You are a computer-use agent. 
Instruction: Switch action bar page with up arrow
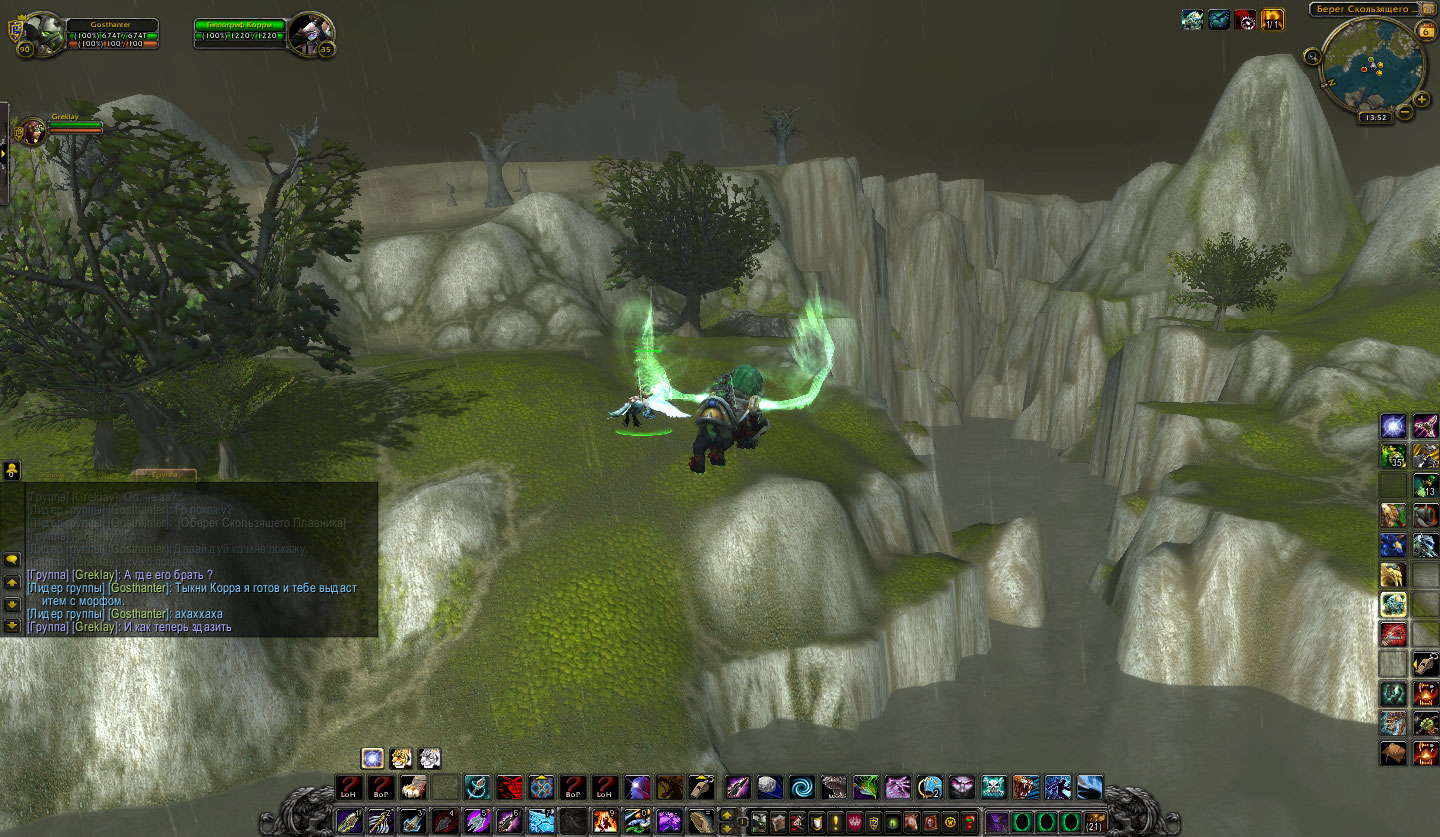tap(726, 814)
